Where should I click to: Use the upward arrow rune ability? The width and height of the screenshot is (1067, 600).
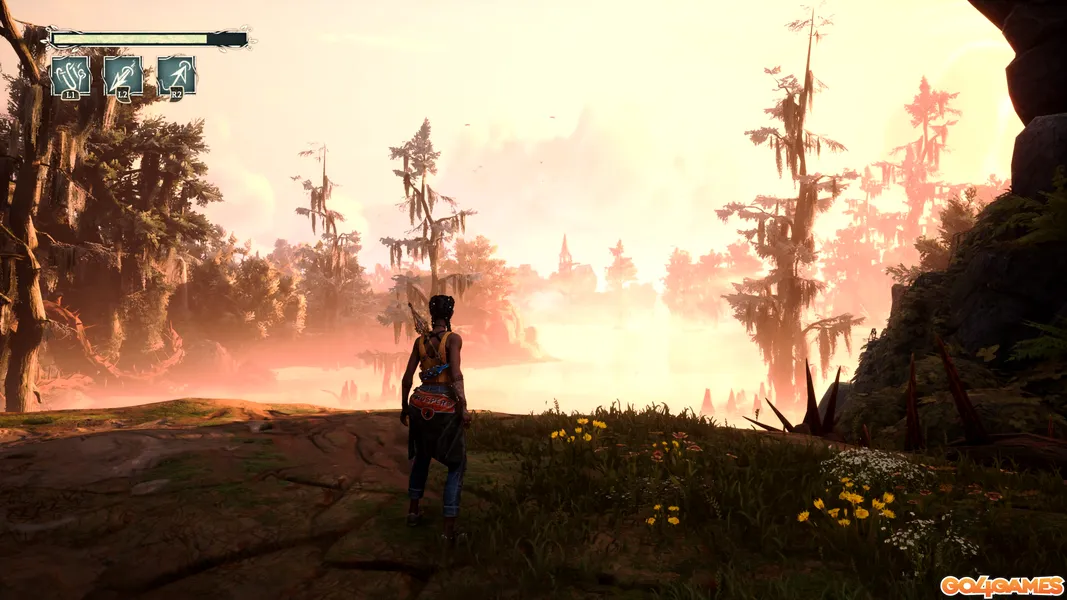[176, 75]
